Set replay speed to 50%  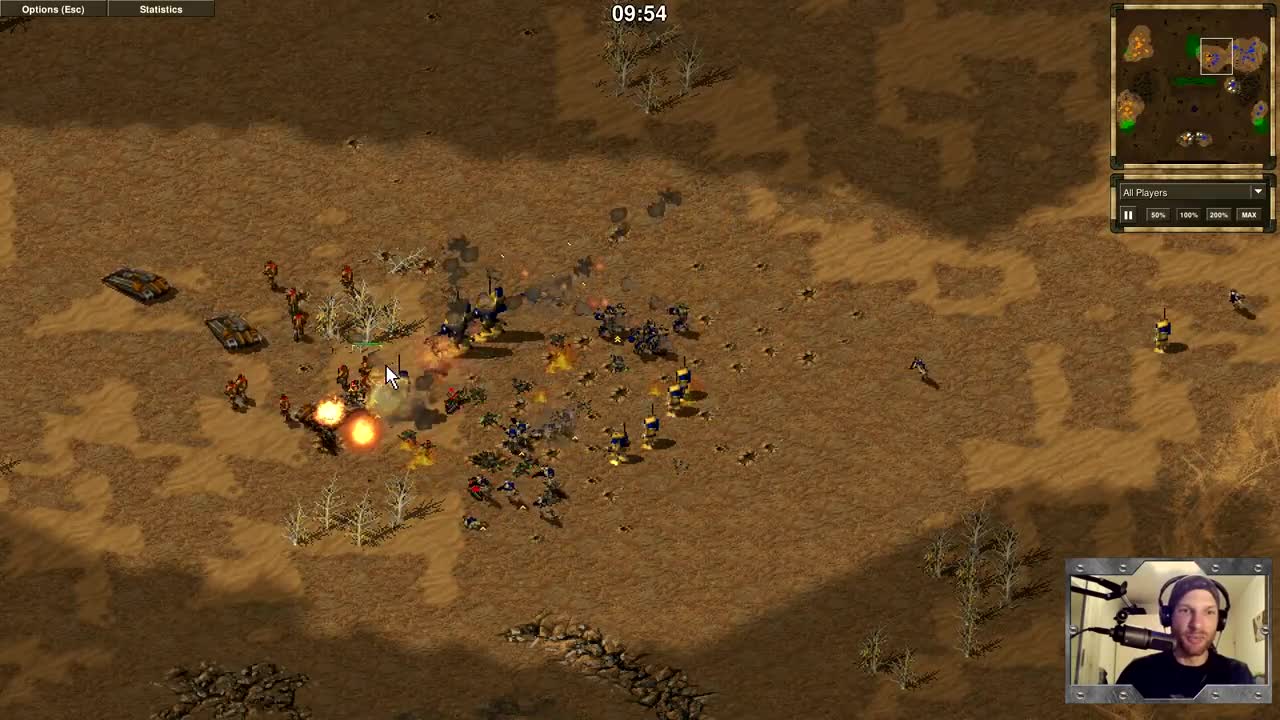pos(1158,214)
